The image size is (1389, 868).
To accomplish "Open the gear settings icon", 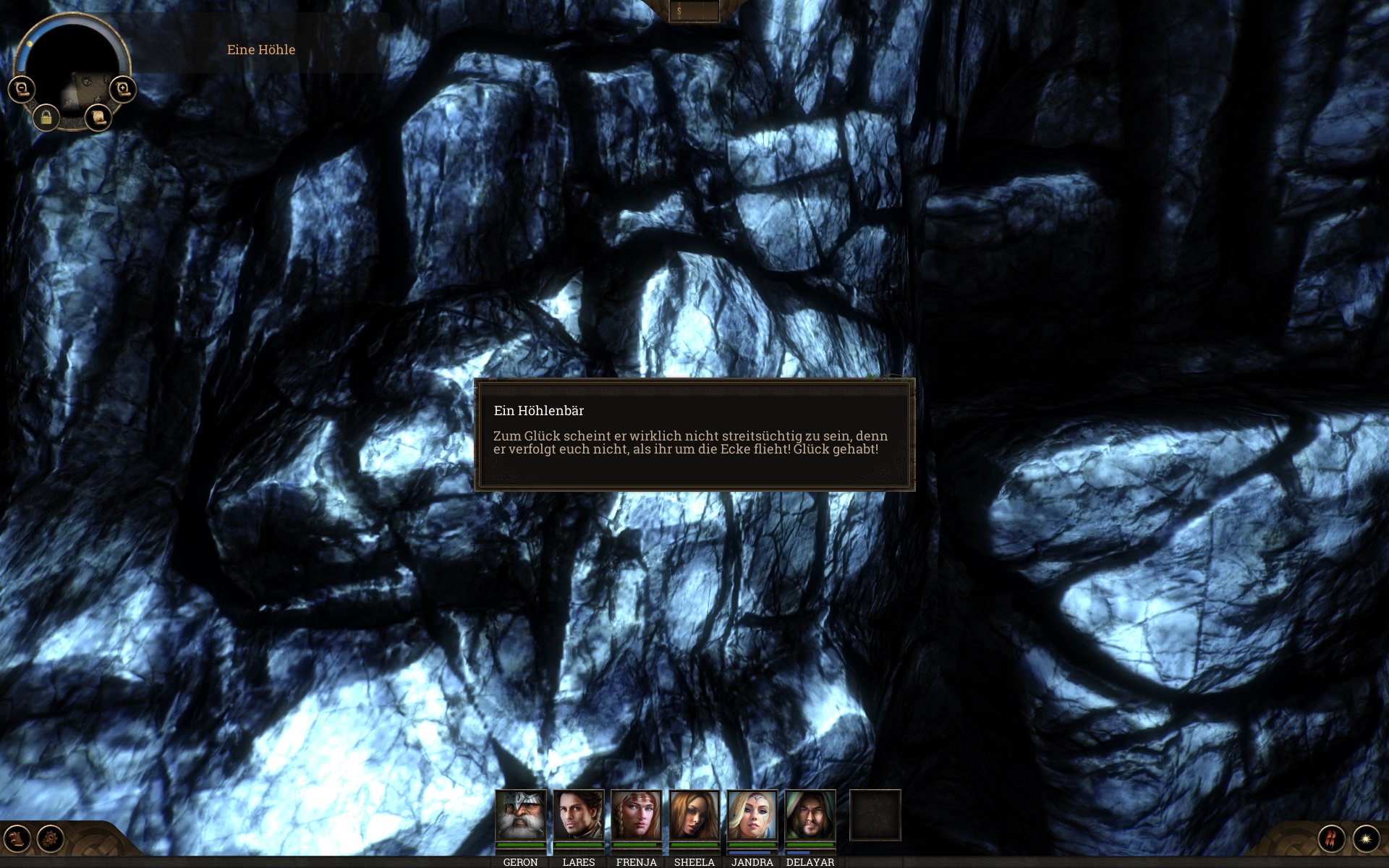I will (x=51, y=839).
